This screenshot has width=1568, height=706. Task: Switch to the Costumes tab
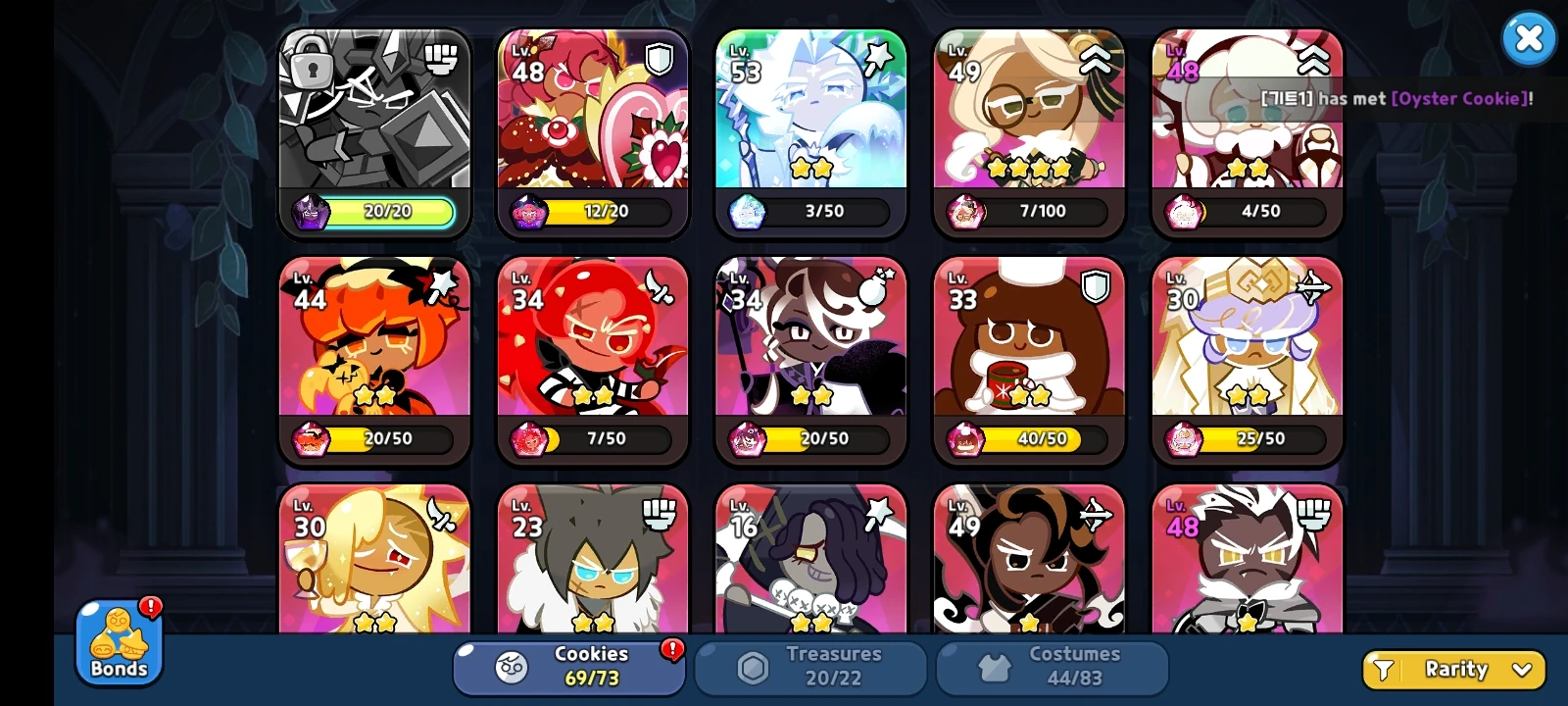pyautogui.click(x=1053, y=667)
